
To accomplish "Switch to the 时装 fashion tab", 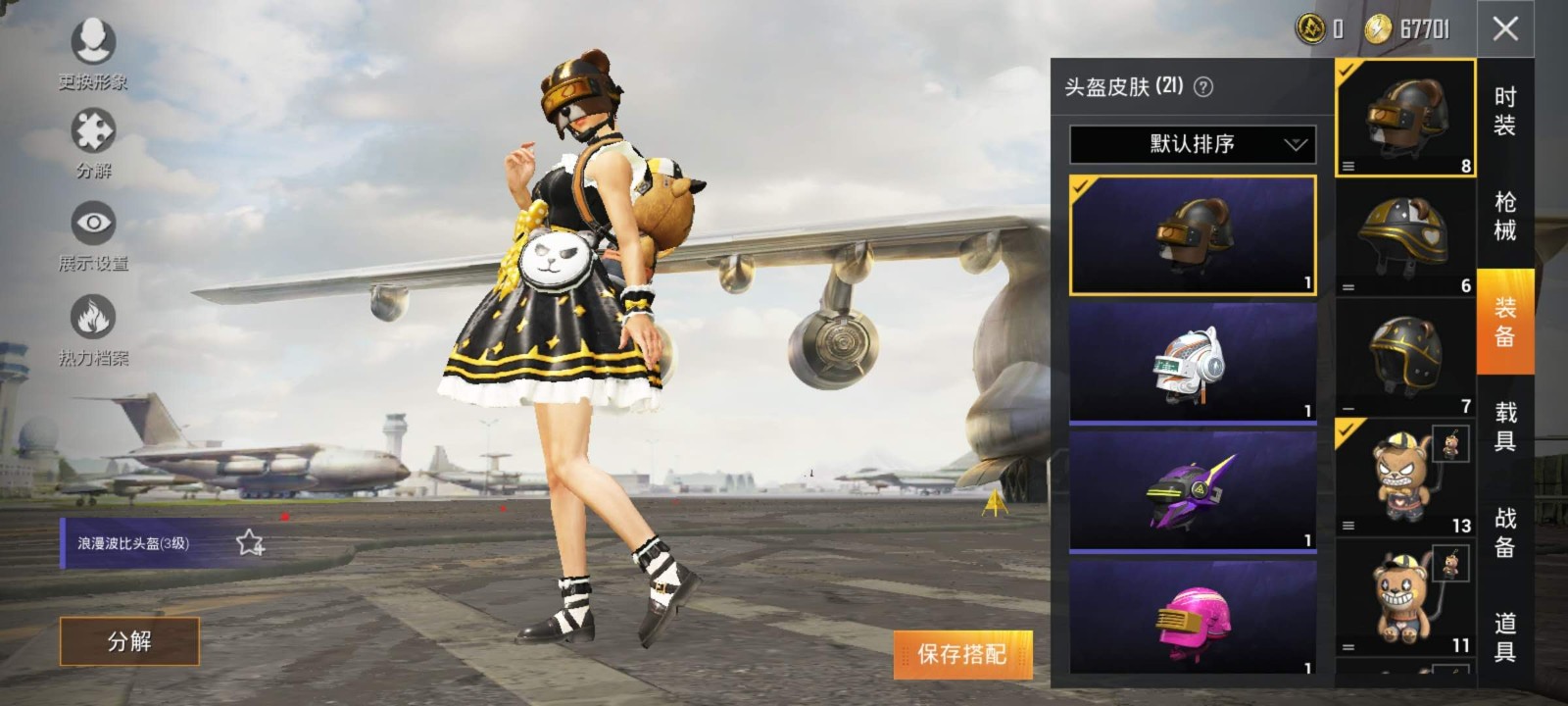I will click(1504, 108).
